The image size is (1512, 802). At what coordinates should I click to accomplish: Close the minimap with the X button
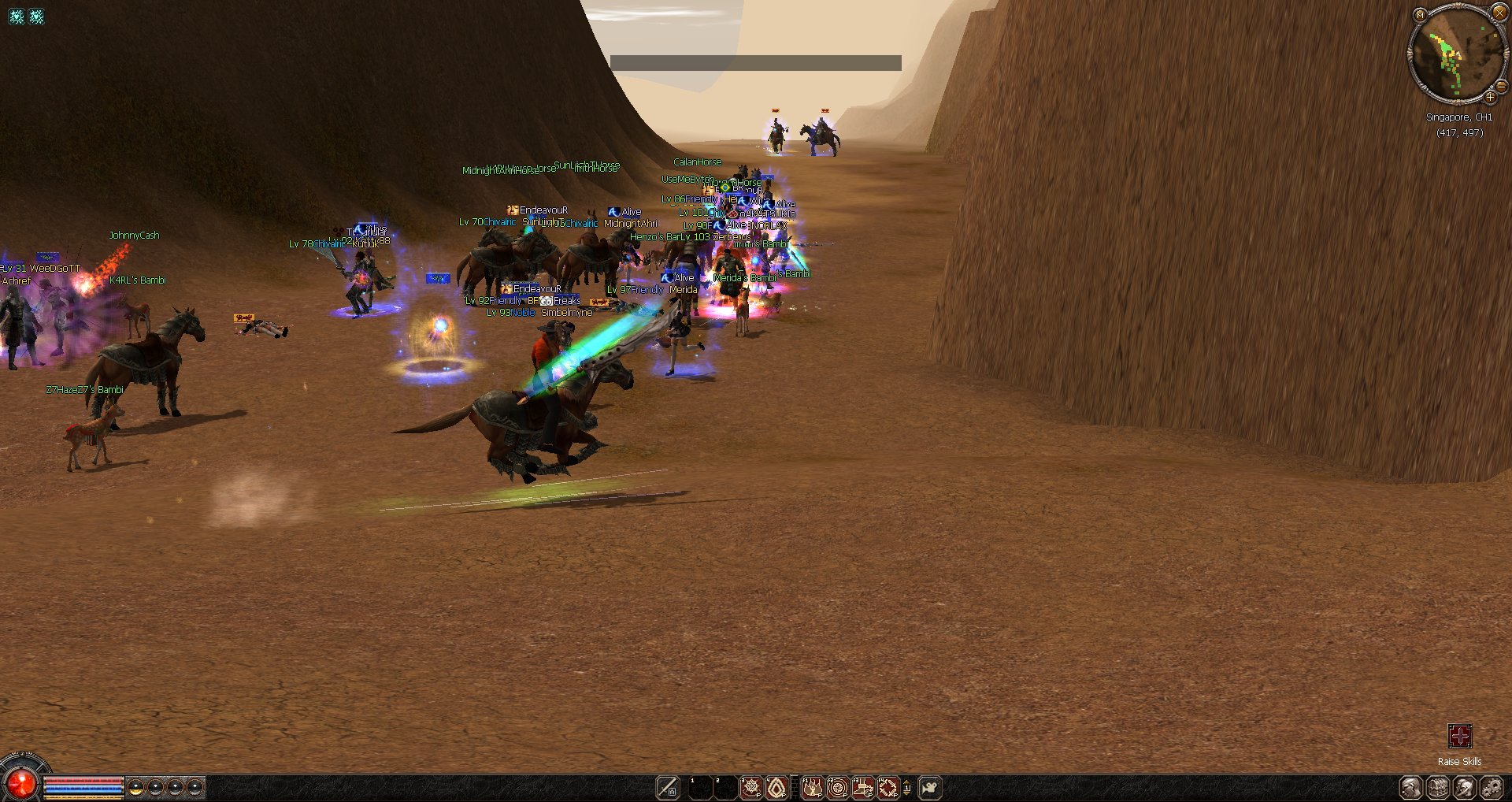coord(1499,13)
